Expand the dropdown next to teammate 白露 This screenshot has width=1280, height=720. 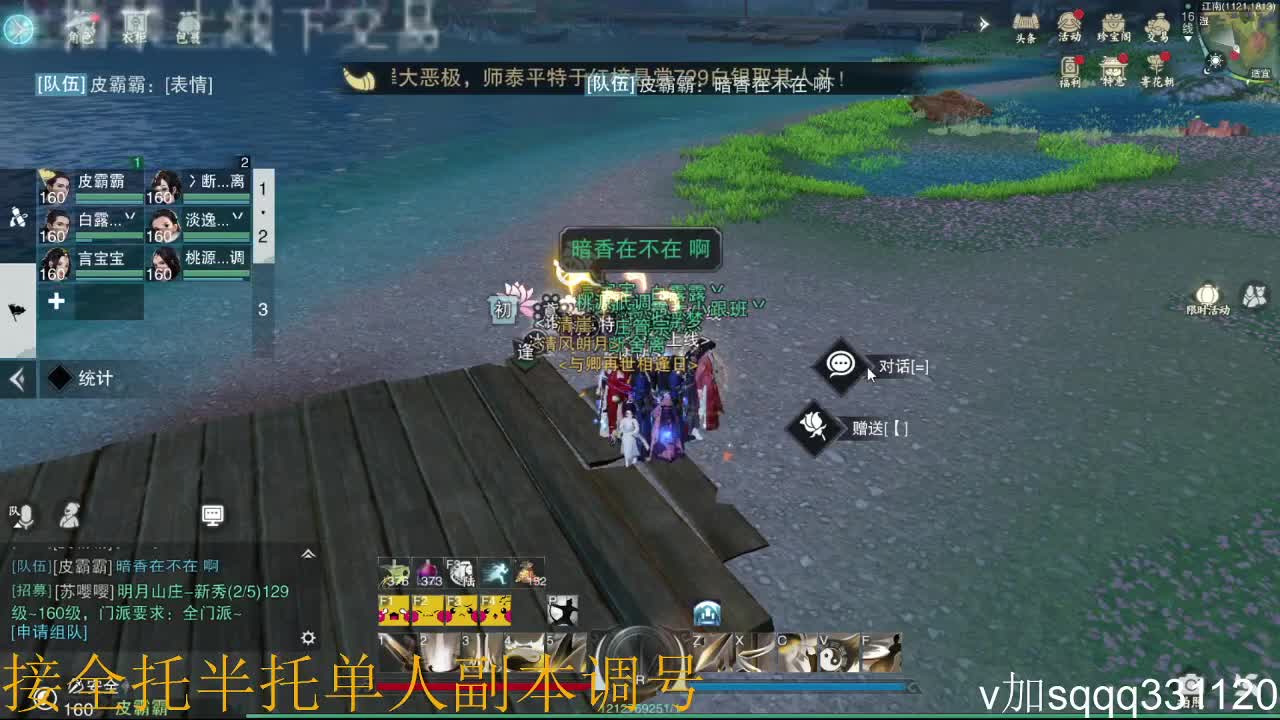[x=131, y=218]
